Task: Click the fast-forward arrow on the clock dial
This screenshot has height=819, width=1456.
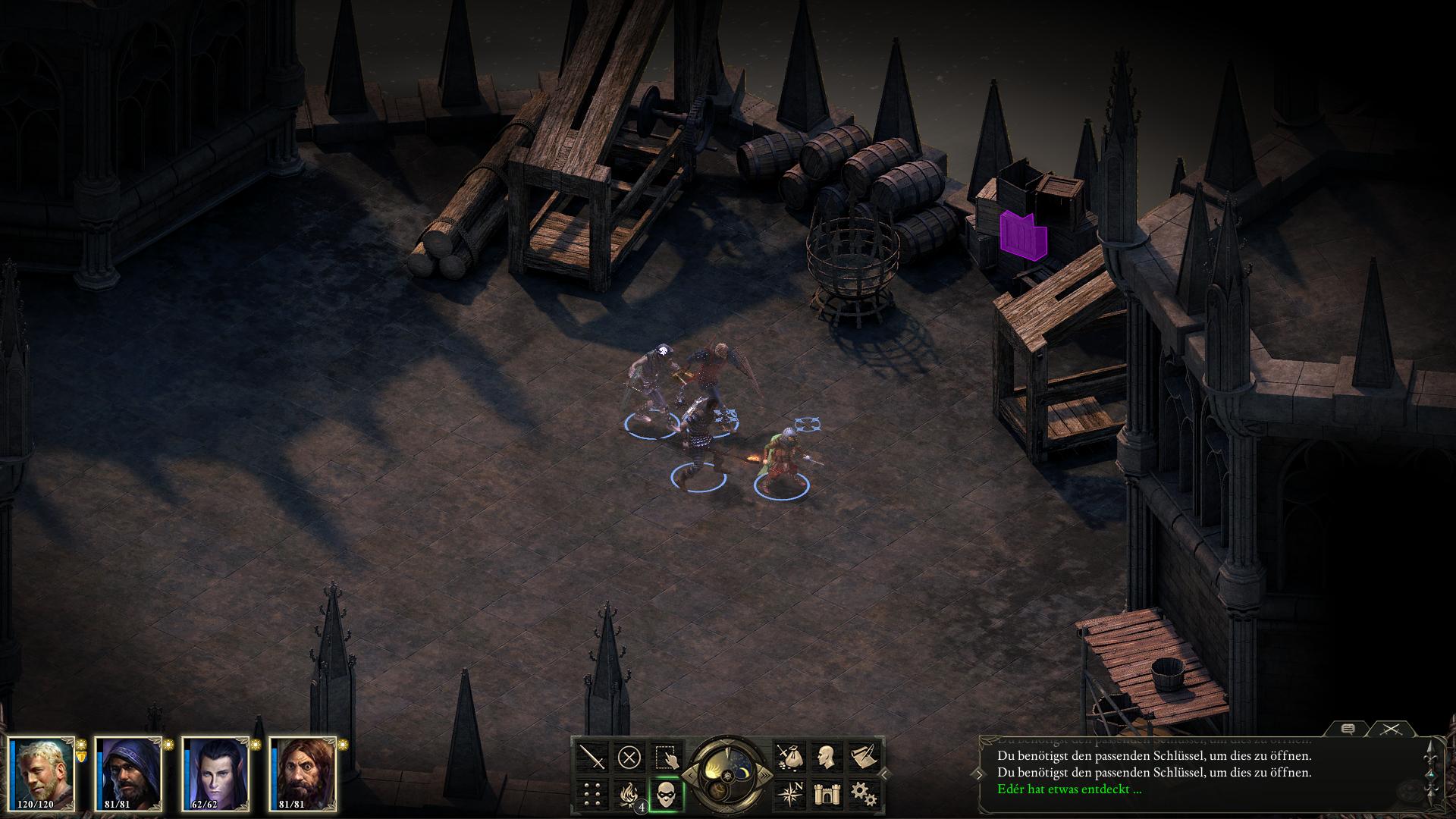Action: (x=767, y=775)
